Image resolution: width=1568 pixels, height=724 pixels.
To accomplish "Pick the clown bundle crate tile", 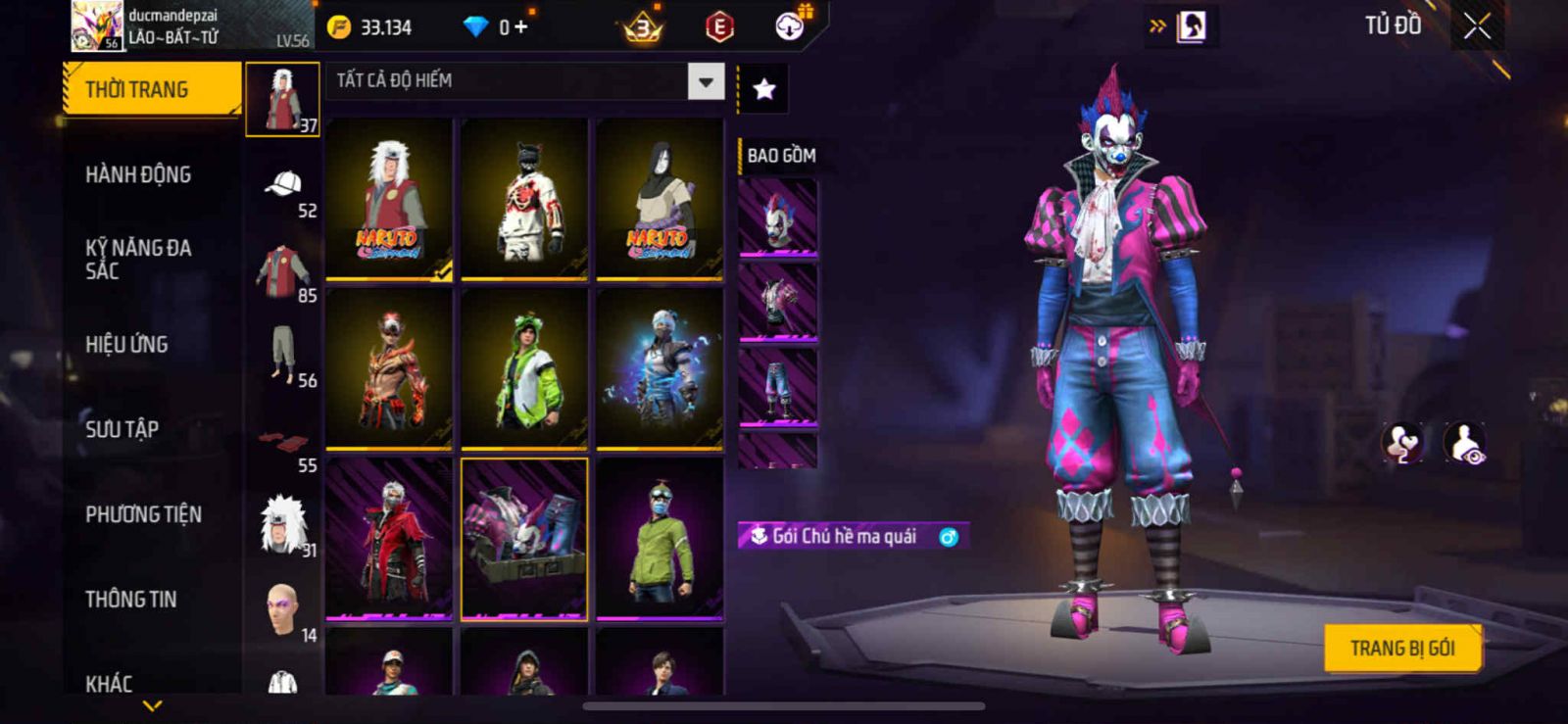I will tap(524, 539).
